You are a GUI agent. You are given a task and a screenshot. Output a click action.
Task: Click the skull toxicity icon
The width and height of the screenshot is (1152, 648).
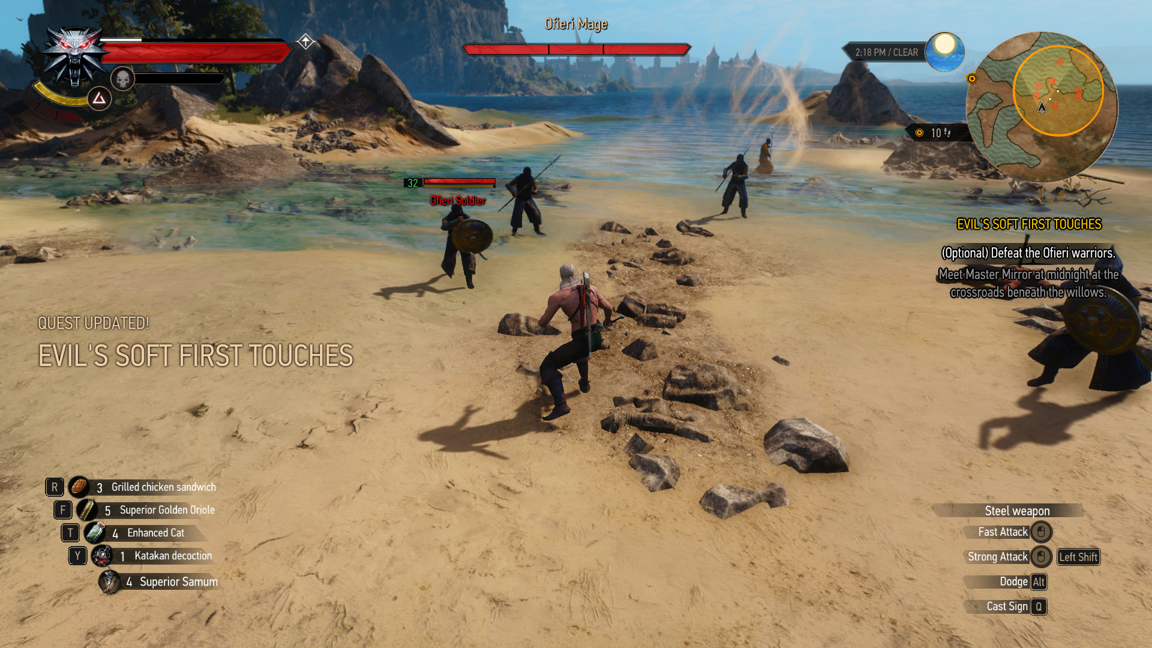122,78
